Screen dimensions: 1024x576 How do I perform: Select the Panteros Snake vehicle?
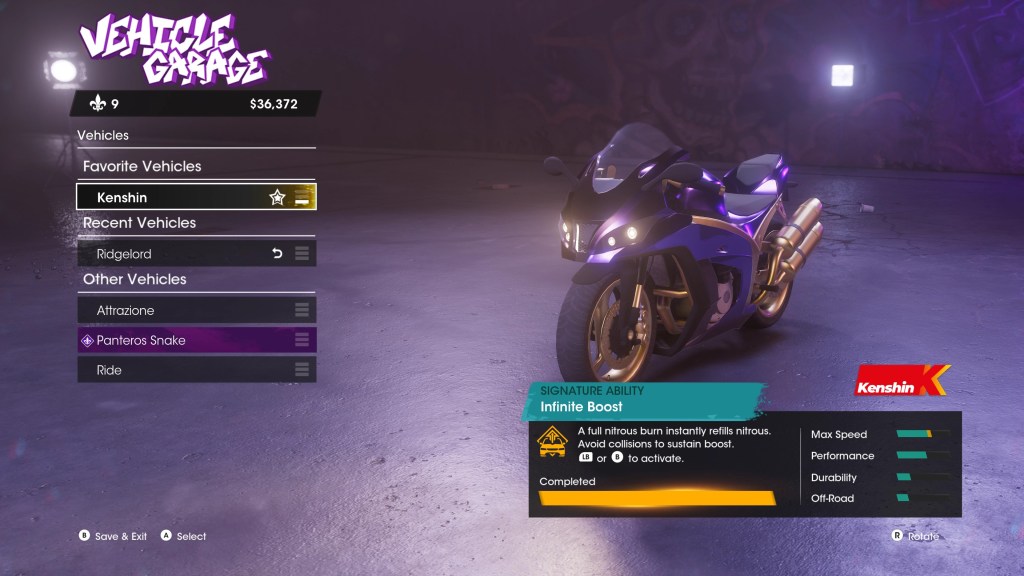coord(180,341)
